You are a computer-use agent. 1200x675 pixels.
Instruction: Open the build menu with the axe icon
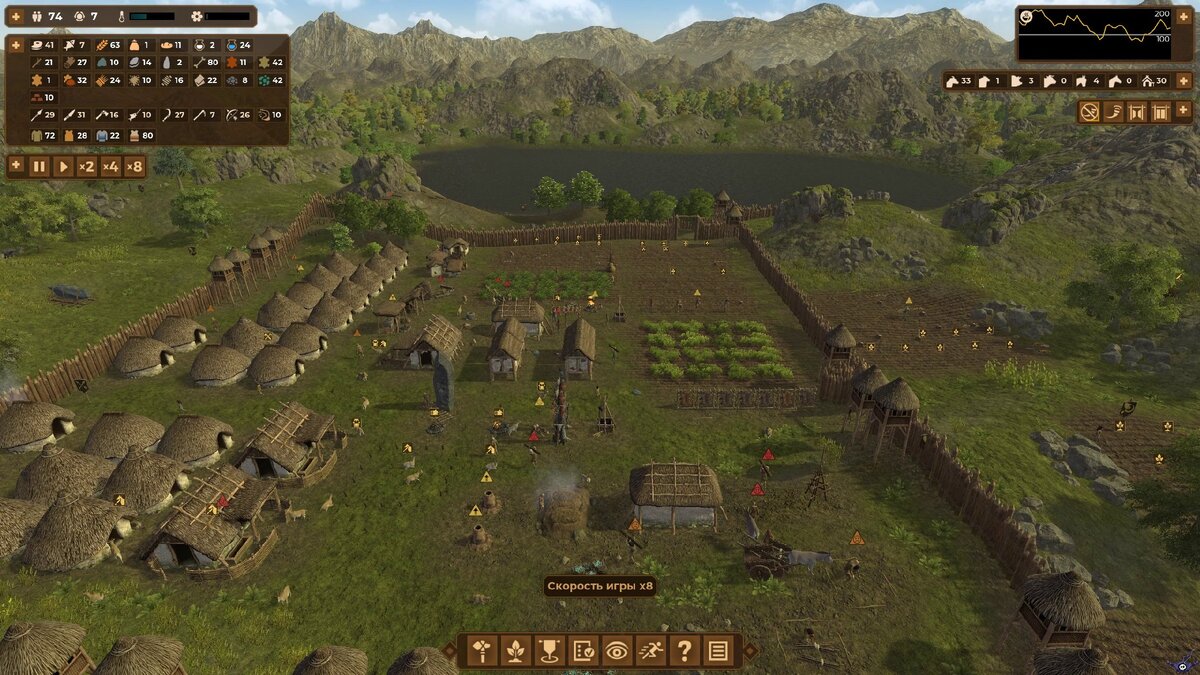[x=482, y=651]
